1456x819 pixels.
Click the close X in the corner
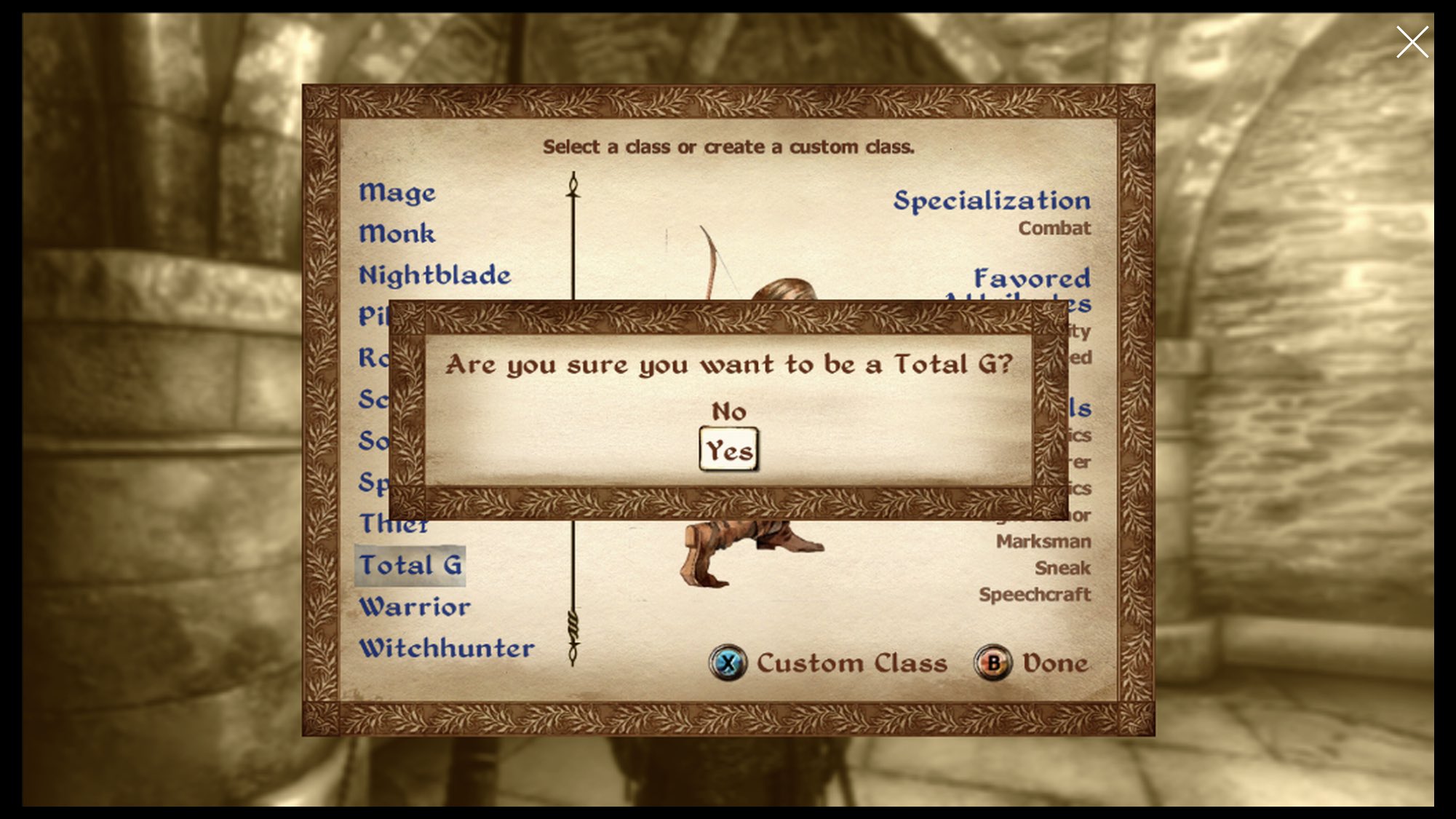(1412, 41)
